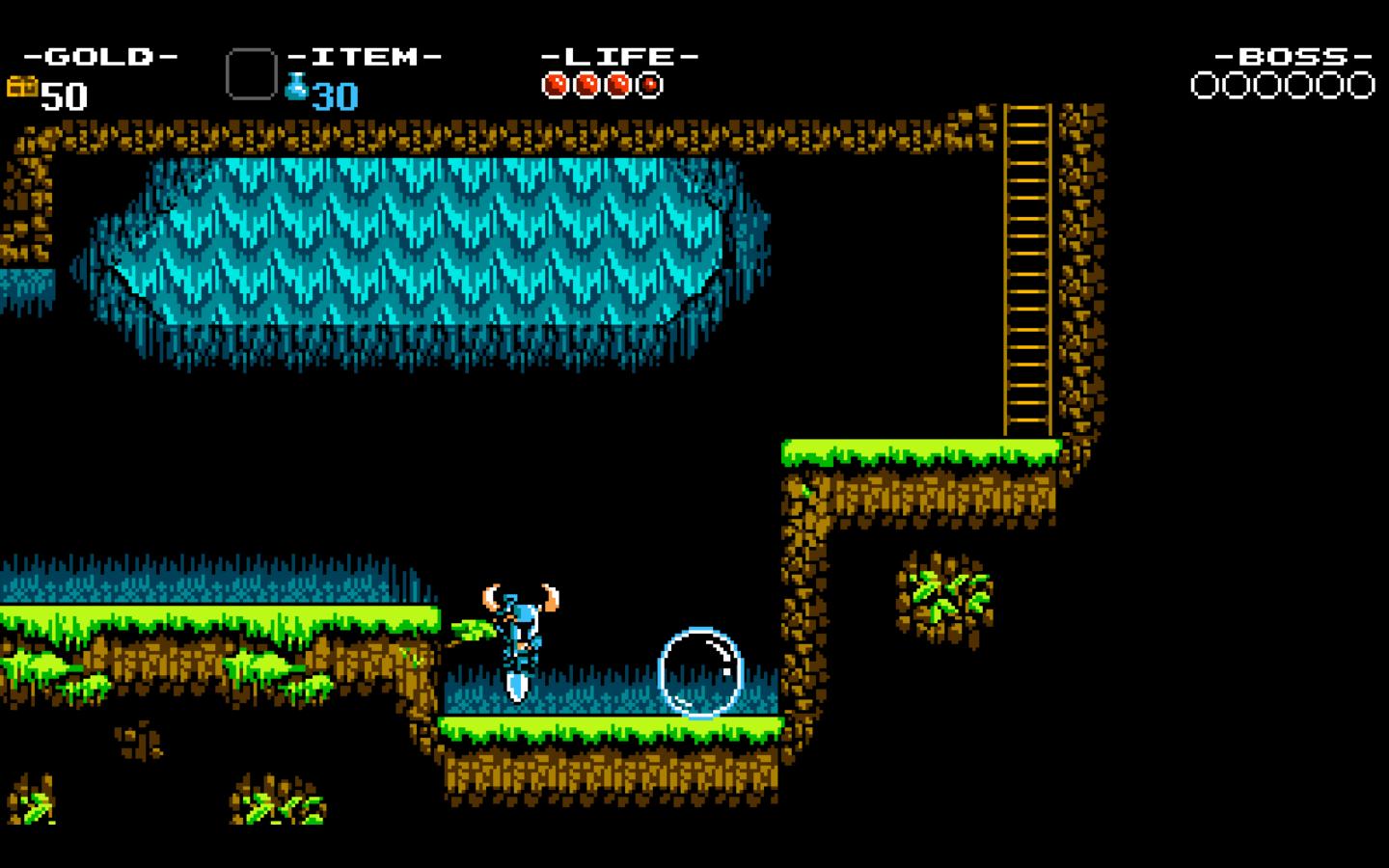The image size is (1389, 868).
Task: Click the last red health orb
Action: pyautogui.click(x=648, y=85)
